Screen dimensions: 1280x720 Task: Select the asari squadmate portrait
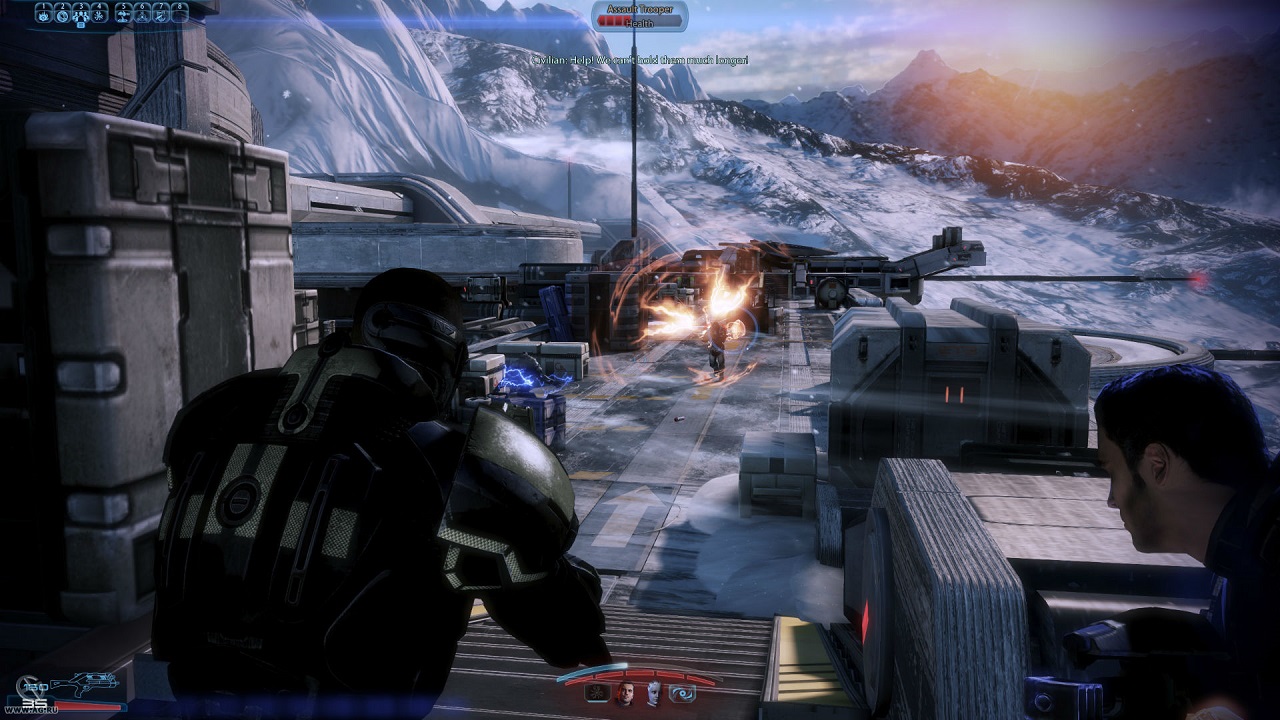pyautogui.click(x=654, y=692)
